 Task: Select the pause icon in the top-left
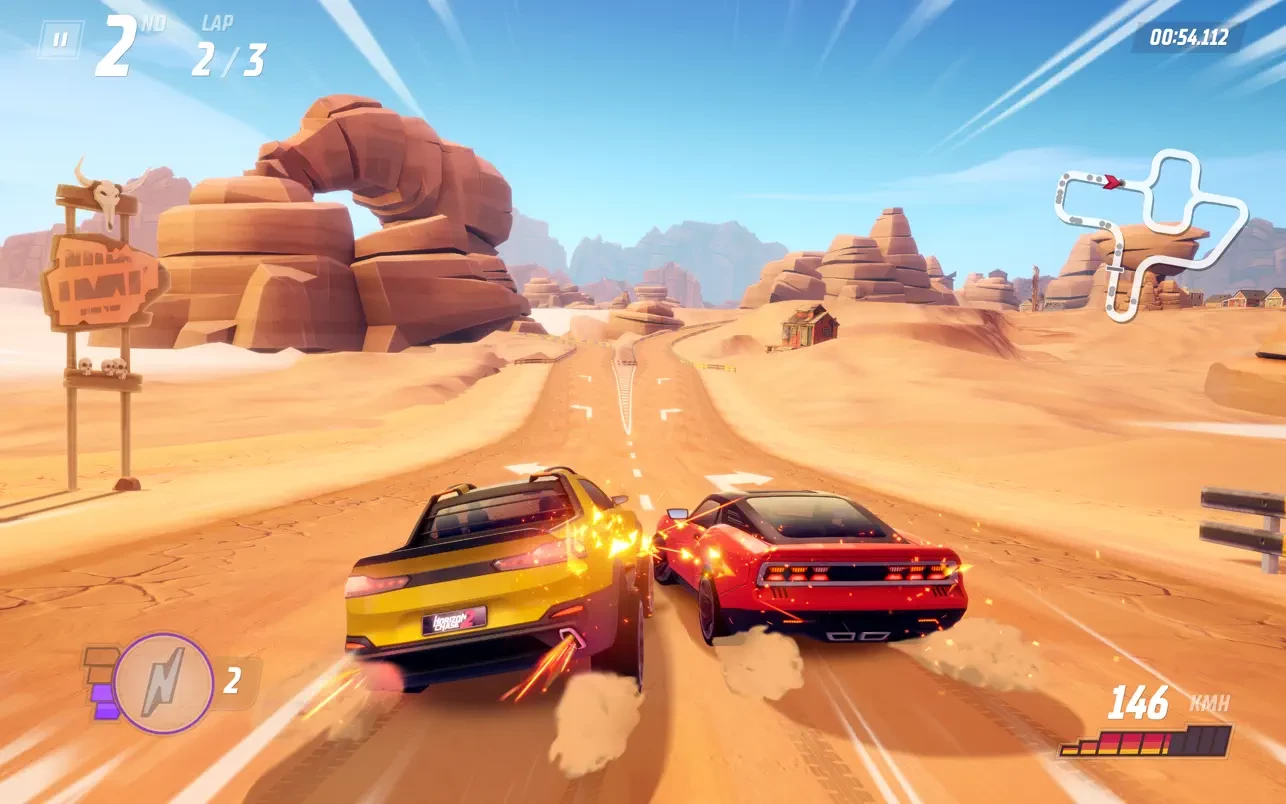(62, 38)
